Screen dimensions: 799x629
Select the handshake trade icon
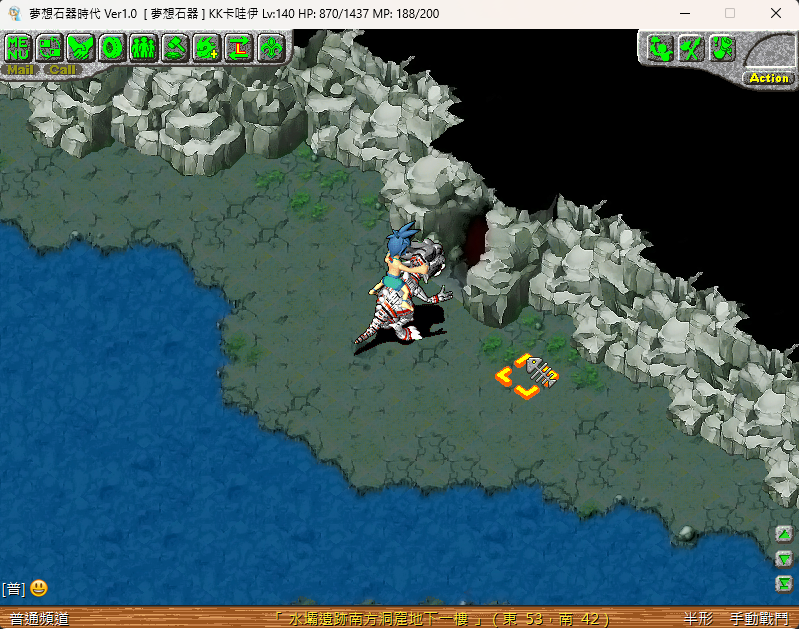point(81,47)
